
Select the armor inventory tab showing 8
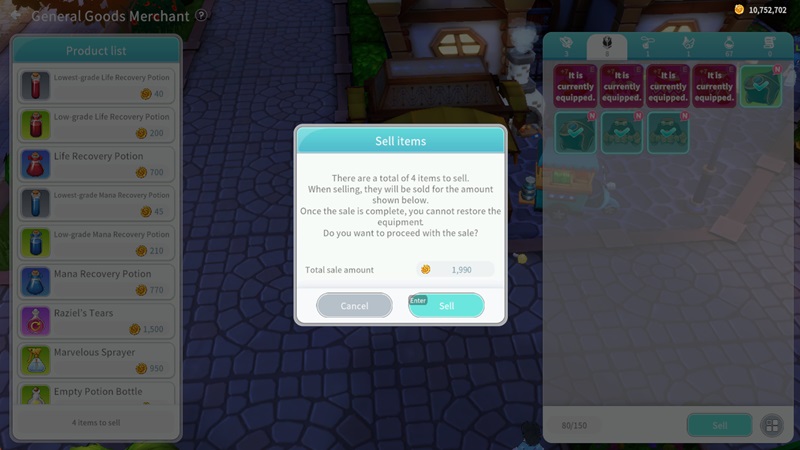point(606,46)
